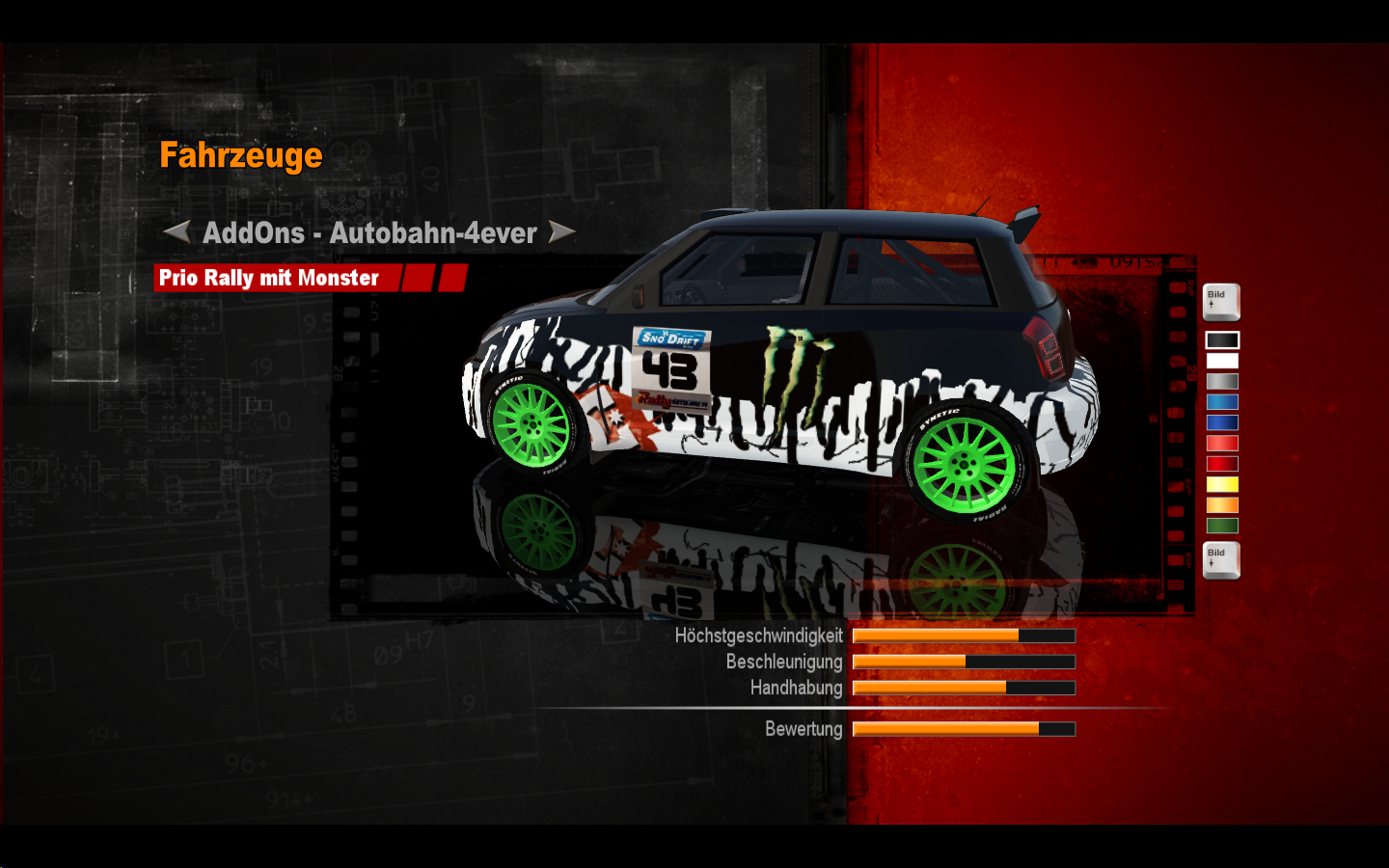This screenshot has height=868, width=1389.
Task: Select the Prio Rally mit Monster entry
Action: 269,278
